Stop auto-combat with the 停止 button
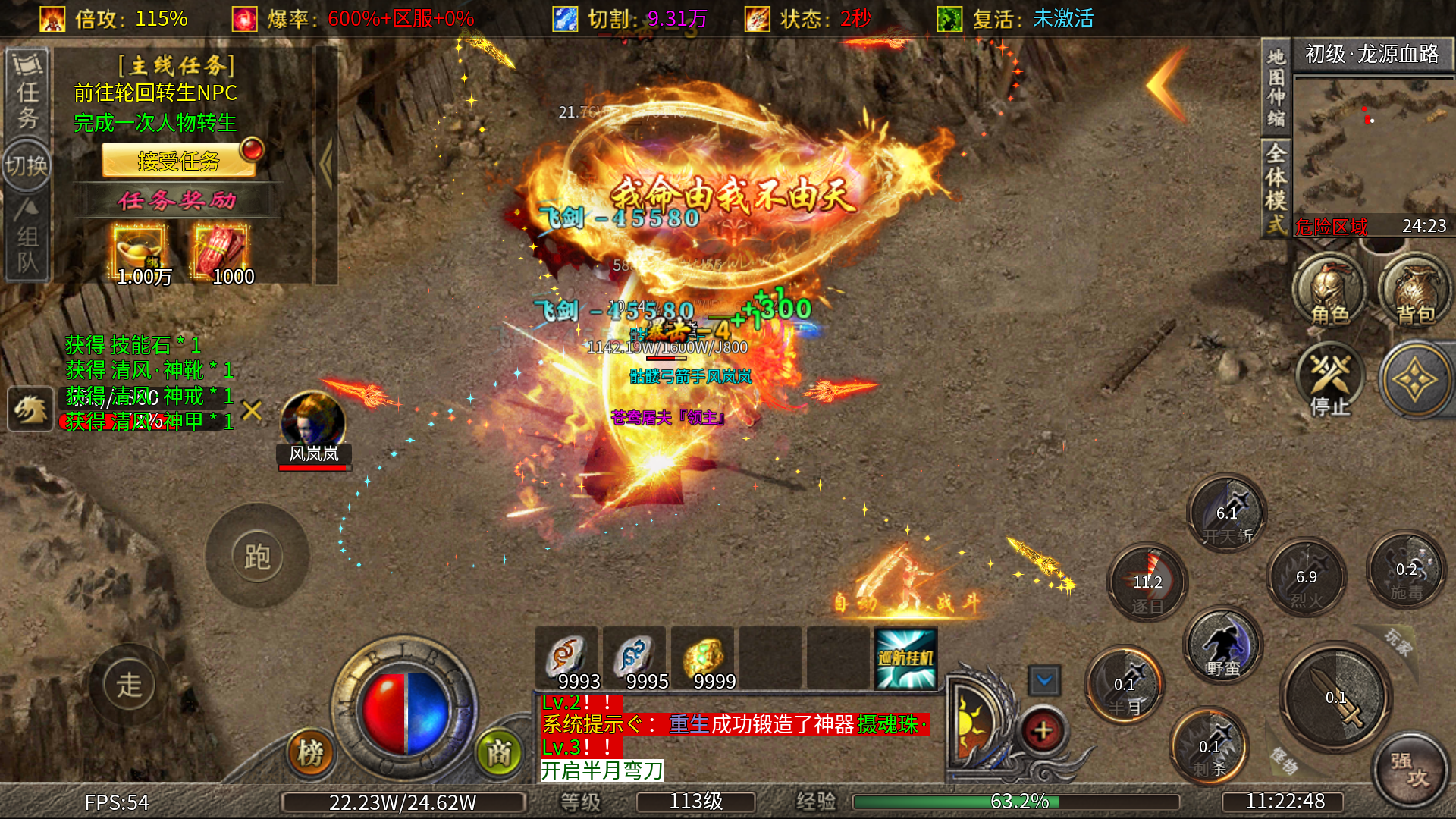 coord(1330,379)
